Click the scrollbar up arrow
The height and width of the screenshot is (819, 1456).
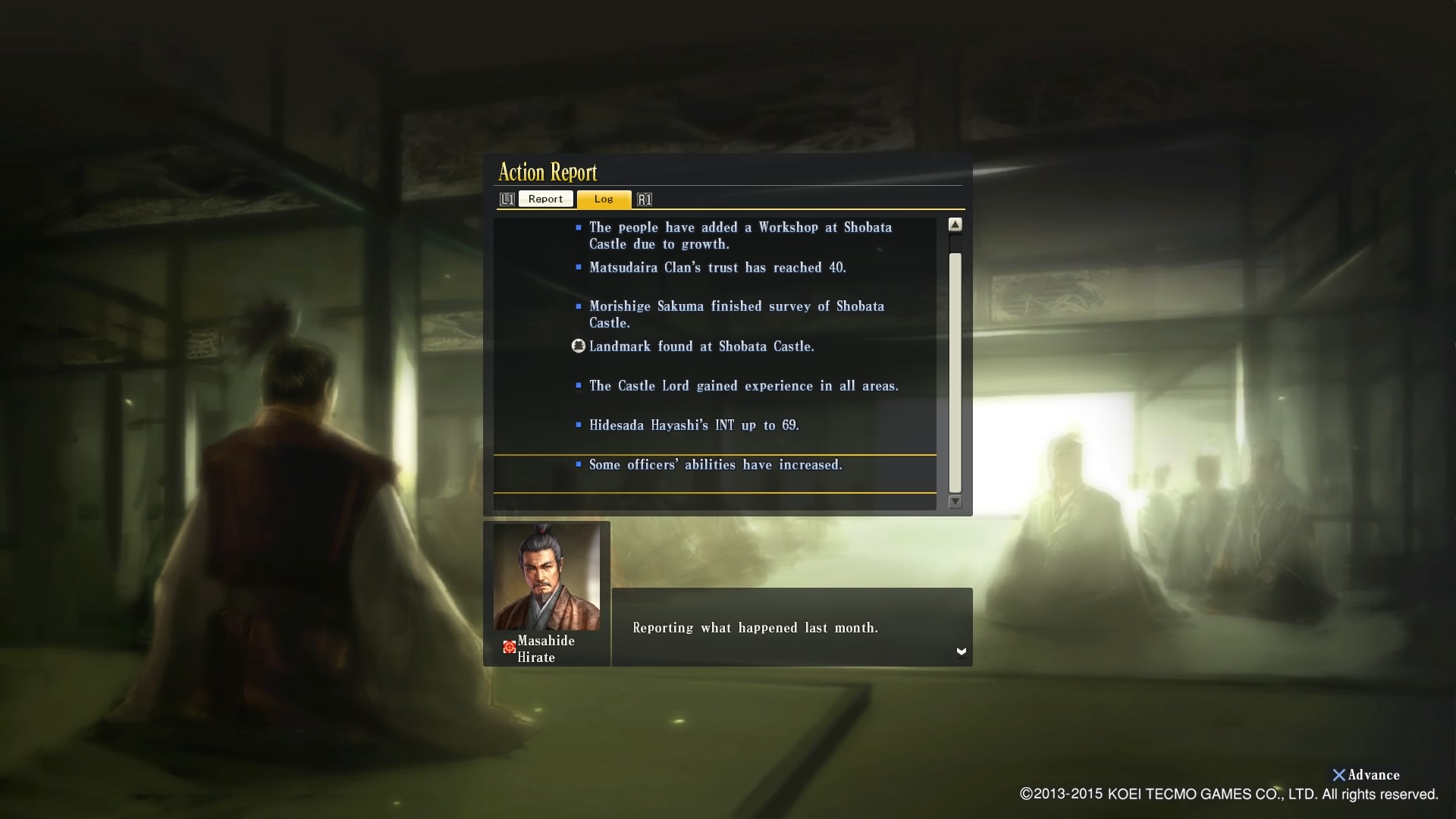(956, 224)
